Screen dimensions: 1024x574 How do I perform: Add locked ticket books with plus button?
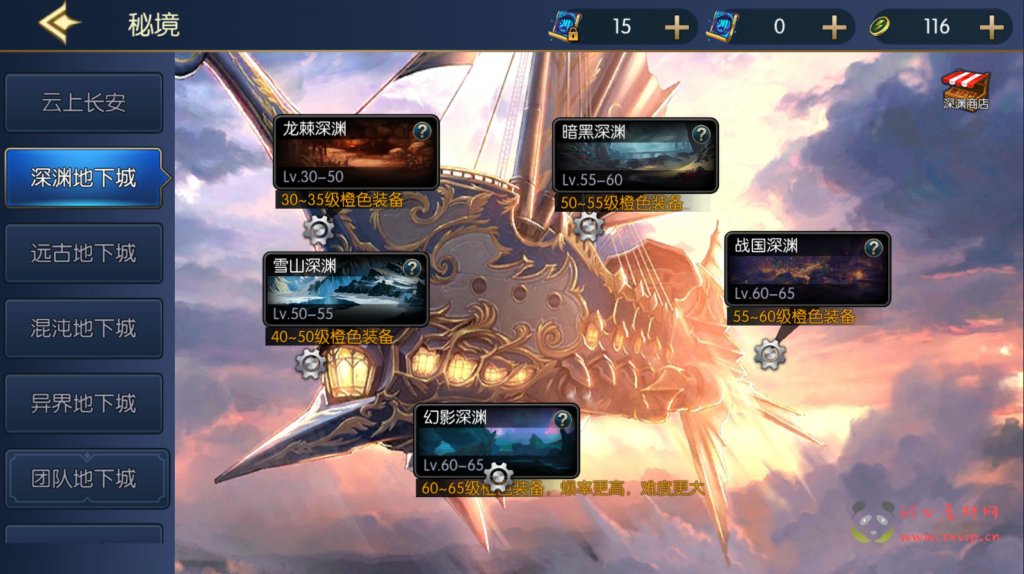click(x=677, y=27)
